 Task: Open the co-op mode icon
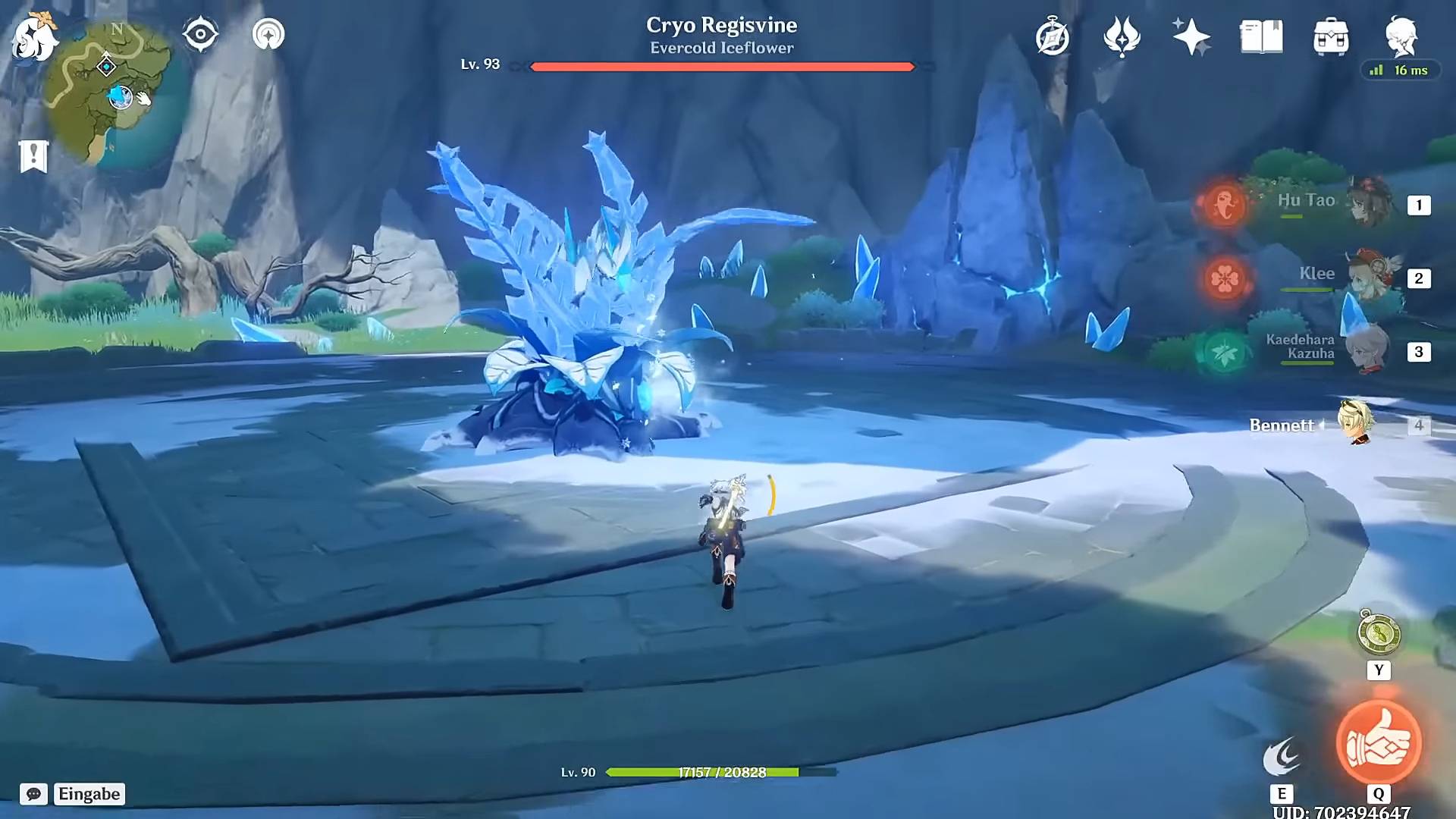(268, 34)
